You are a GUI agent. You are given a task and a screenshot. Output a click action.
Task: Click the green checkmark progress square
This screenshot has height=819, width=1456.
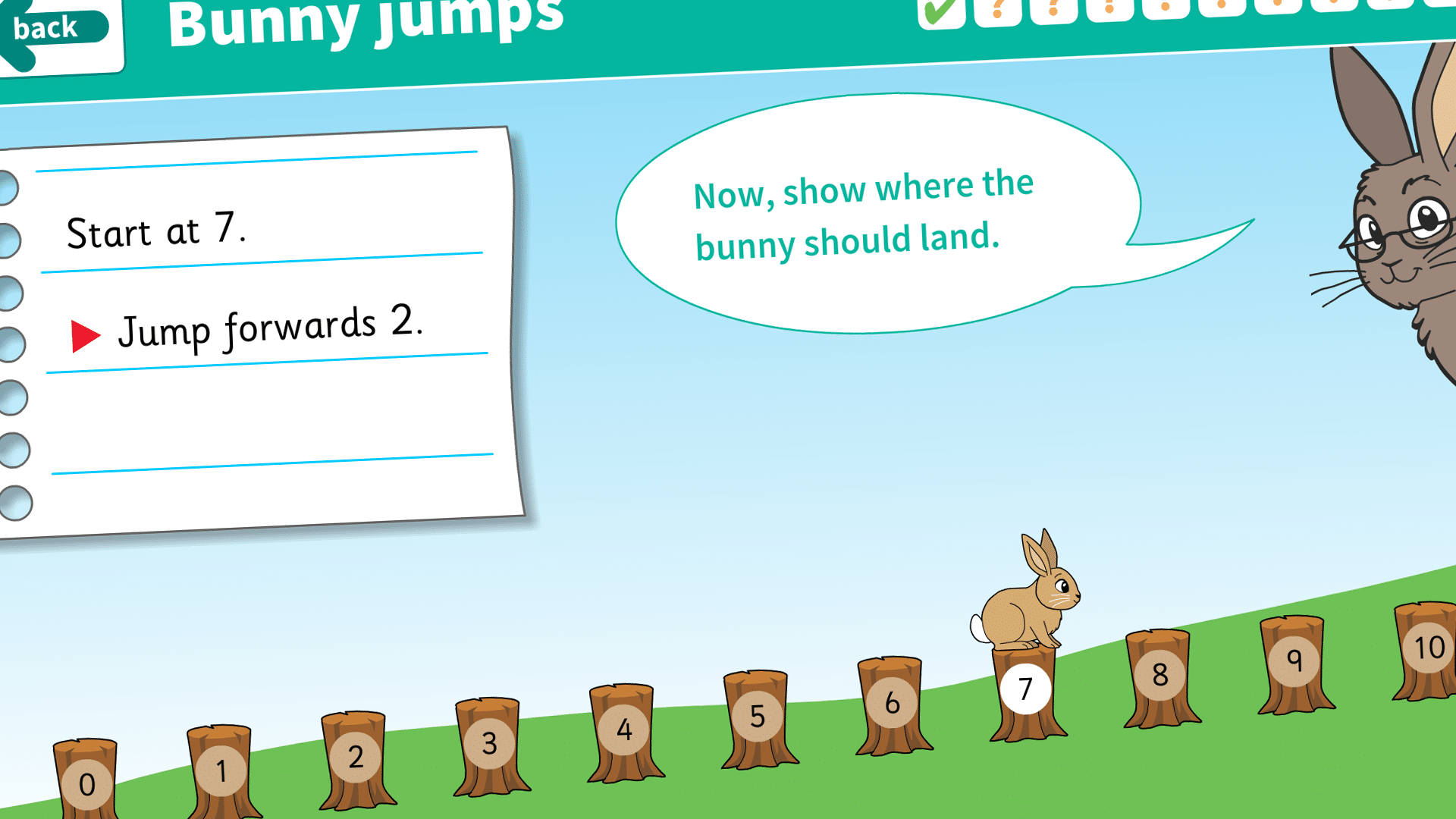point(940,11)
